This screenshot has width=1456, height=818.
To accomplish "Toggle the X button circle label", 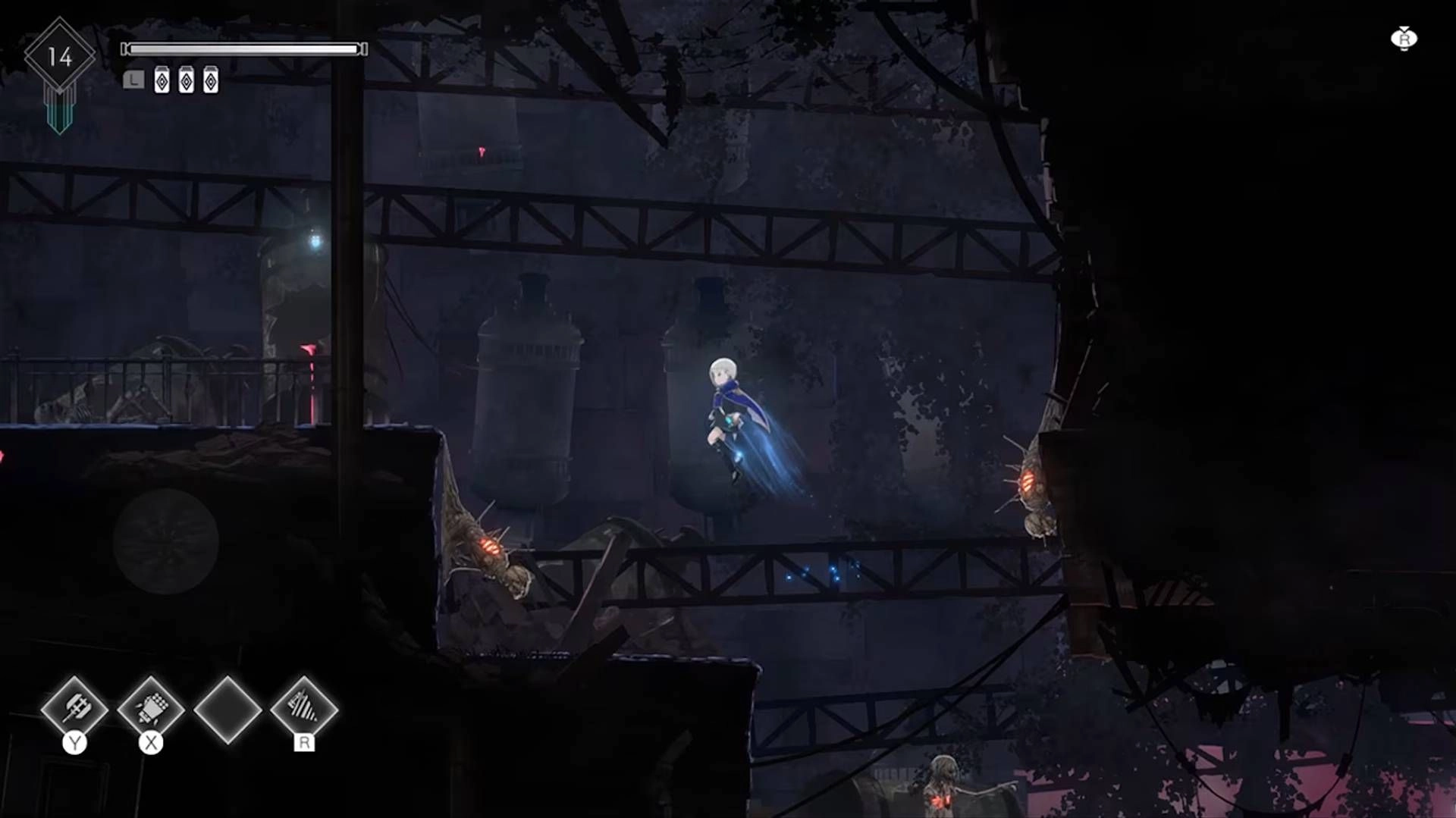I will click(x=152, y=741).
